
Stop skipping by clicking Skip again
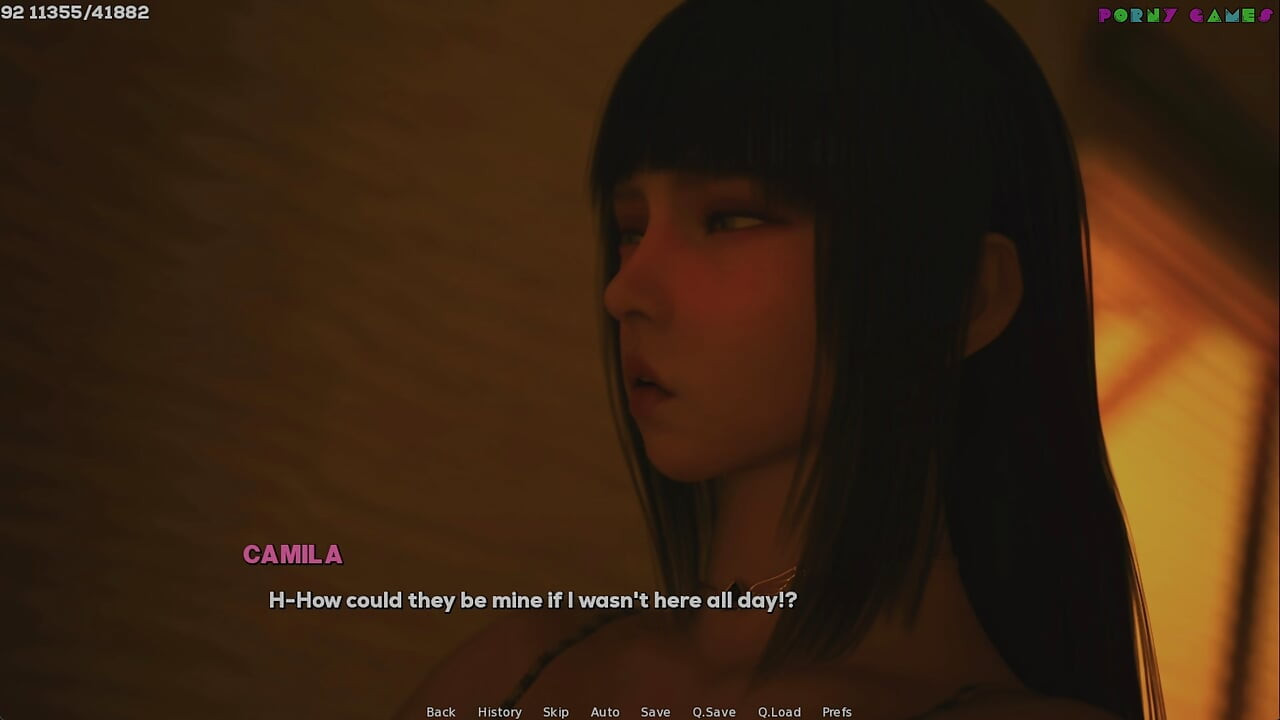pyautogui.click(x=556, y=712)
